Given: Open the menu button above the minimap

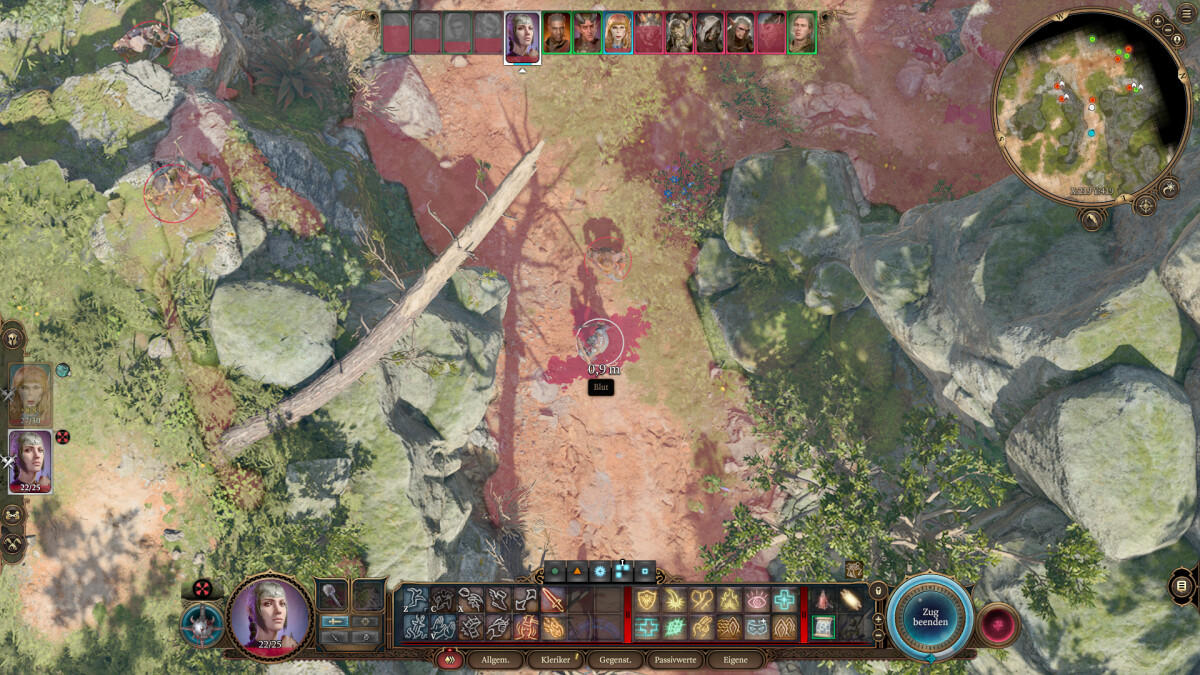Looking at the screenshot, I should click(x=1158, y=21).
